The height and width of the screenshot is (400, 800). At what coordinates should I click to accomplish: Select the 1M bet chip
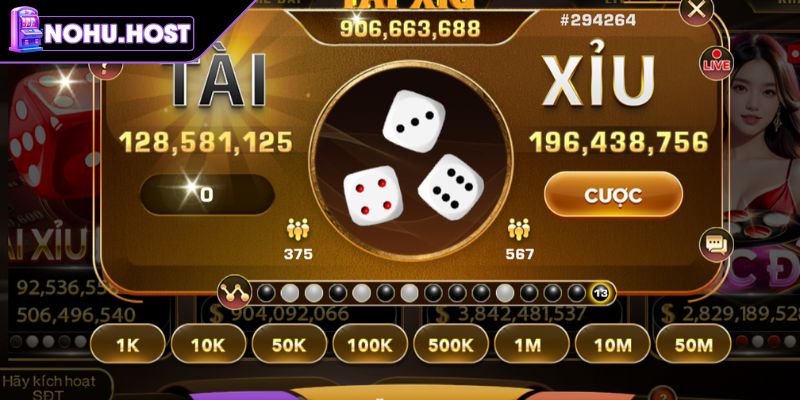tap(531, 346)
